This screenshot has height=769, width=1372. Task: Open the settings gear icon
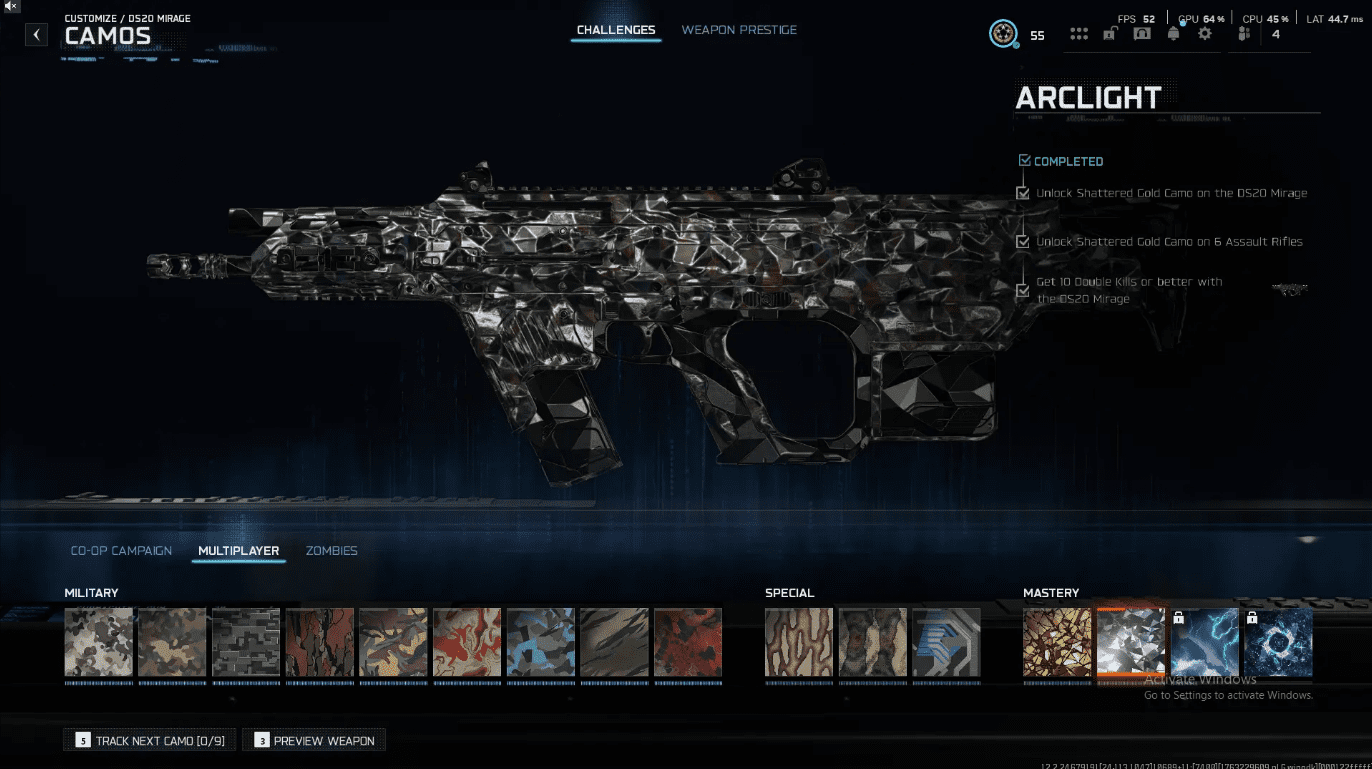click(x=1205, y=34)
